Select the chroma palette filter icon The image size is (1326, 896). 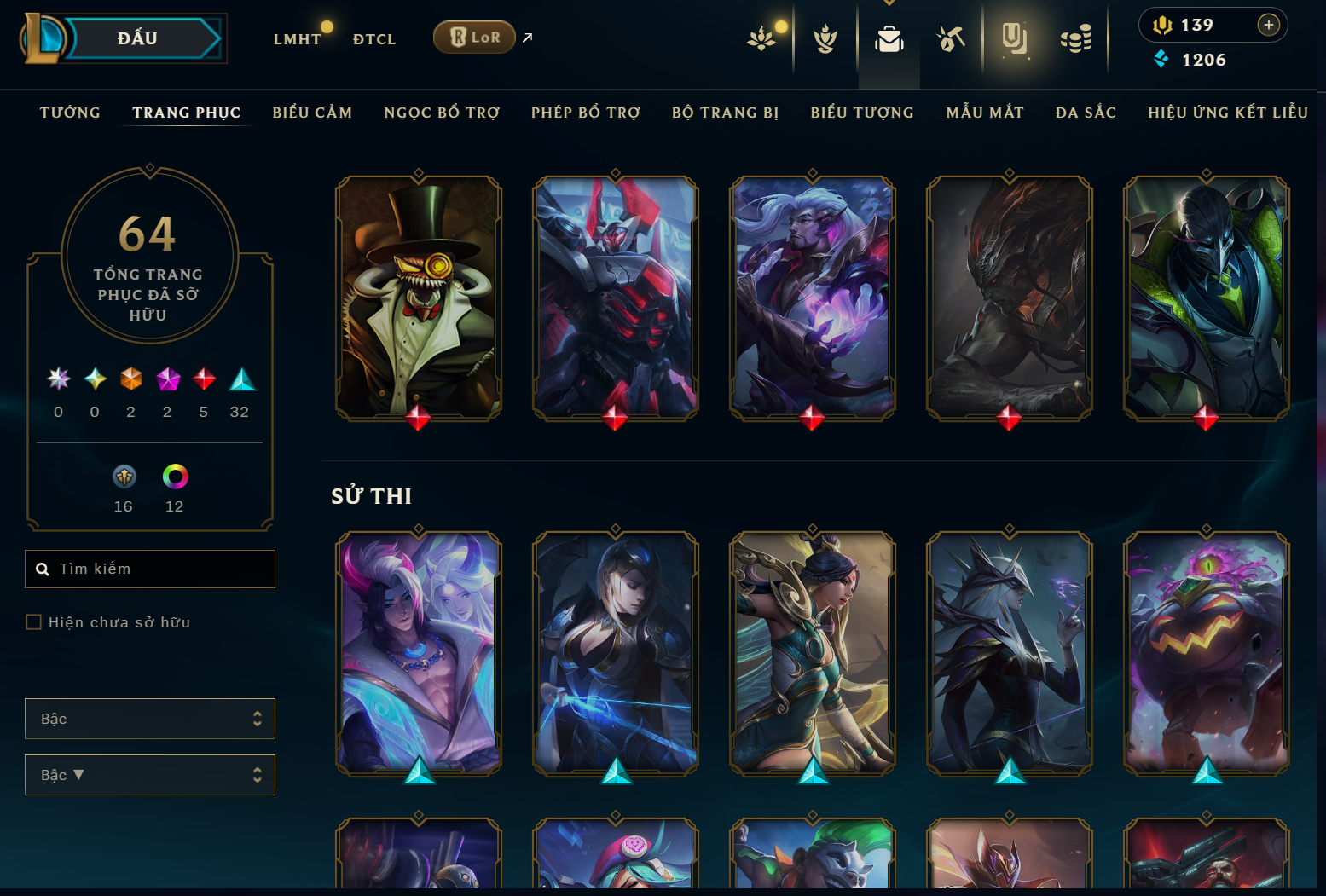175,477
